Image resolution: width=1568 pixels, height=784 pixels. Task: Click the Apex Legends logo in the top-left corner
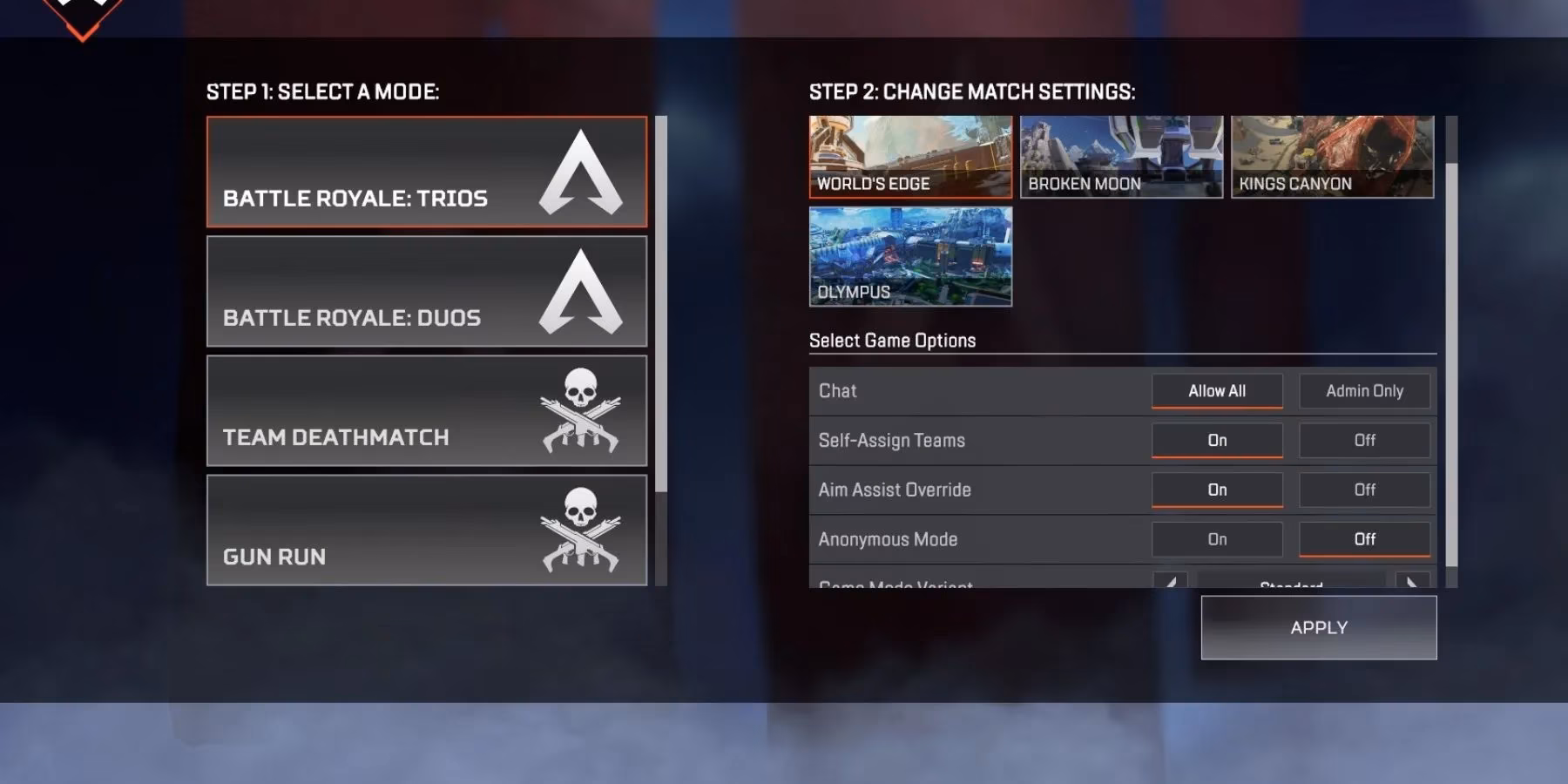tap(83, 13)
